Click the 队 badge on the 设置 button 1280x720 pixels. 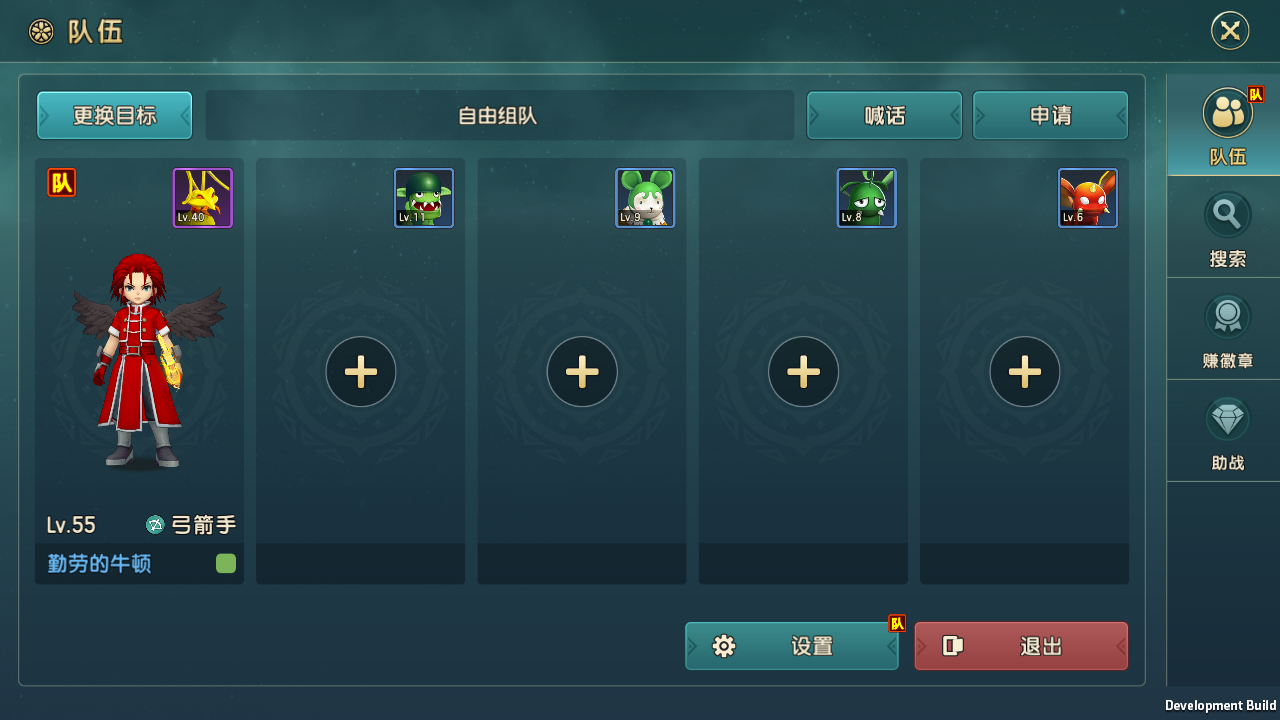click(x=896, y=621)
